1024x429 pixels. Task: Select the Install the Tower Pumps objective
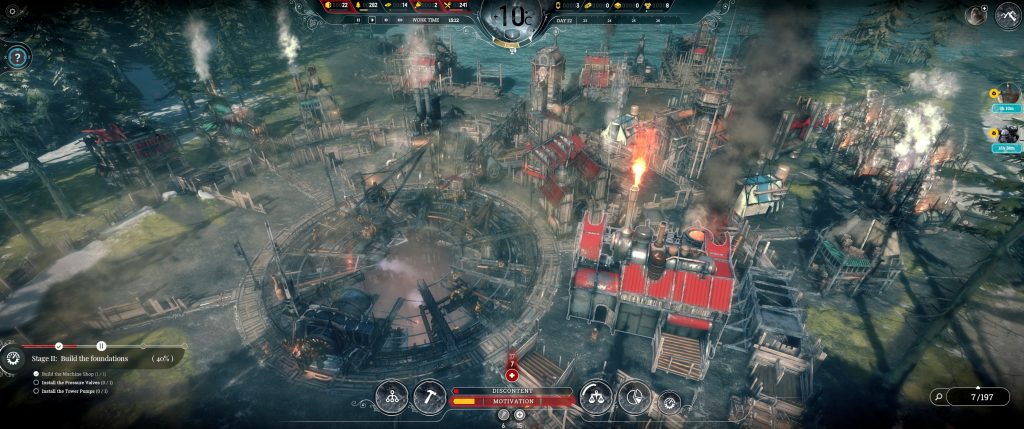pos(77,390)
